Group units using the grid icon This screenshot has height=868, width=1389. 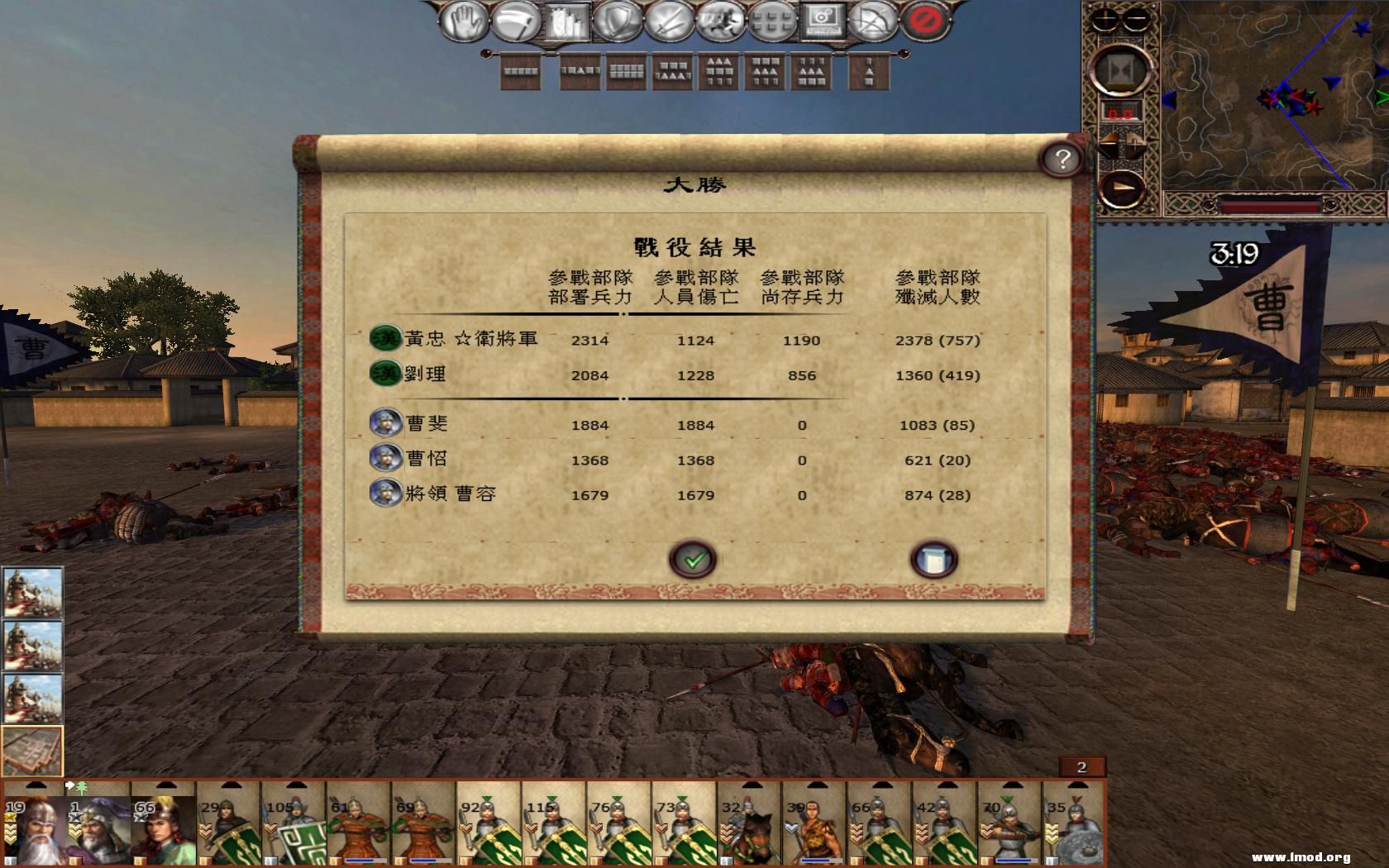click(x=772, y=21)
